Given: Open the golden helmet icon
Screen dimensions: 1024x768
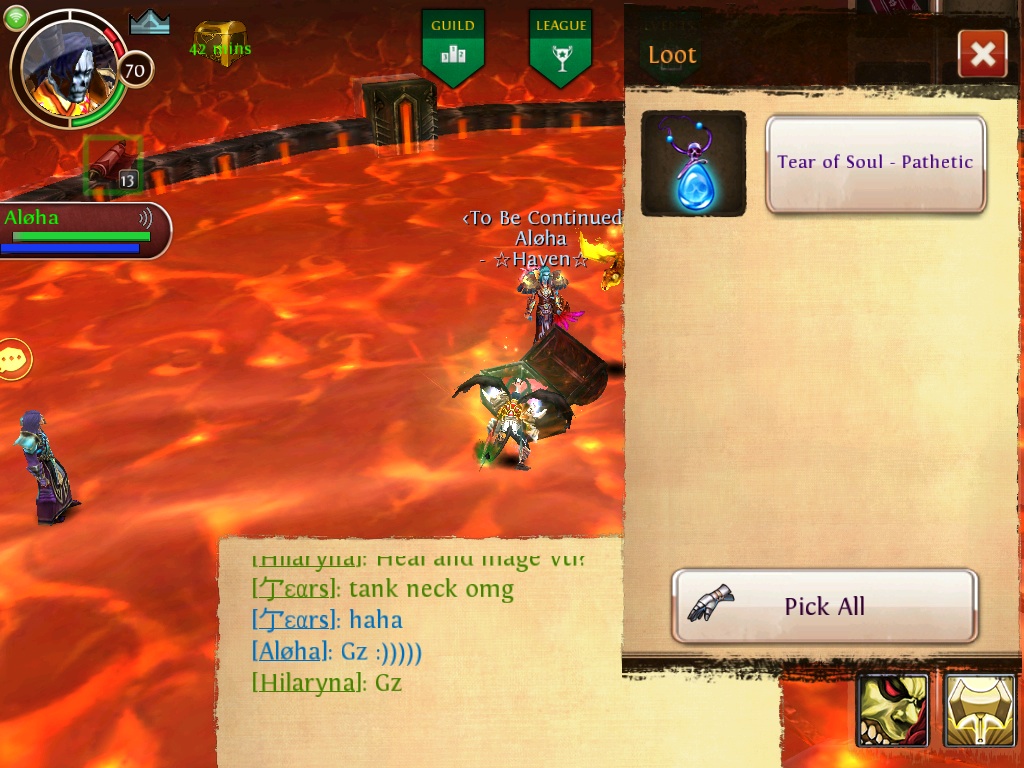Looking at the screenshot, I should 980,711.
